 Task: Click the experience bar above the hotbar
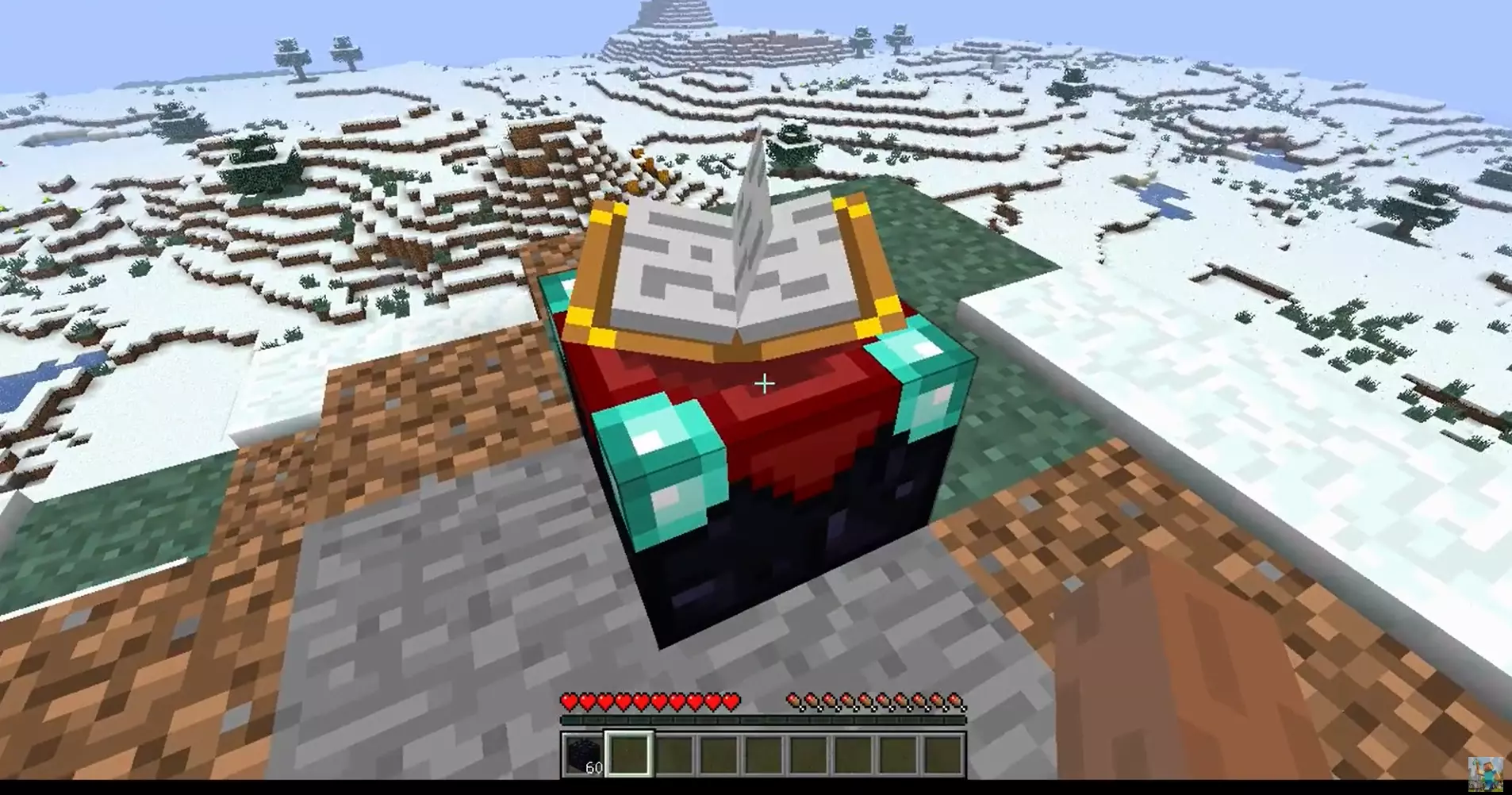(764, 720)
